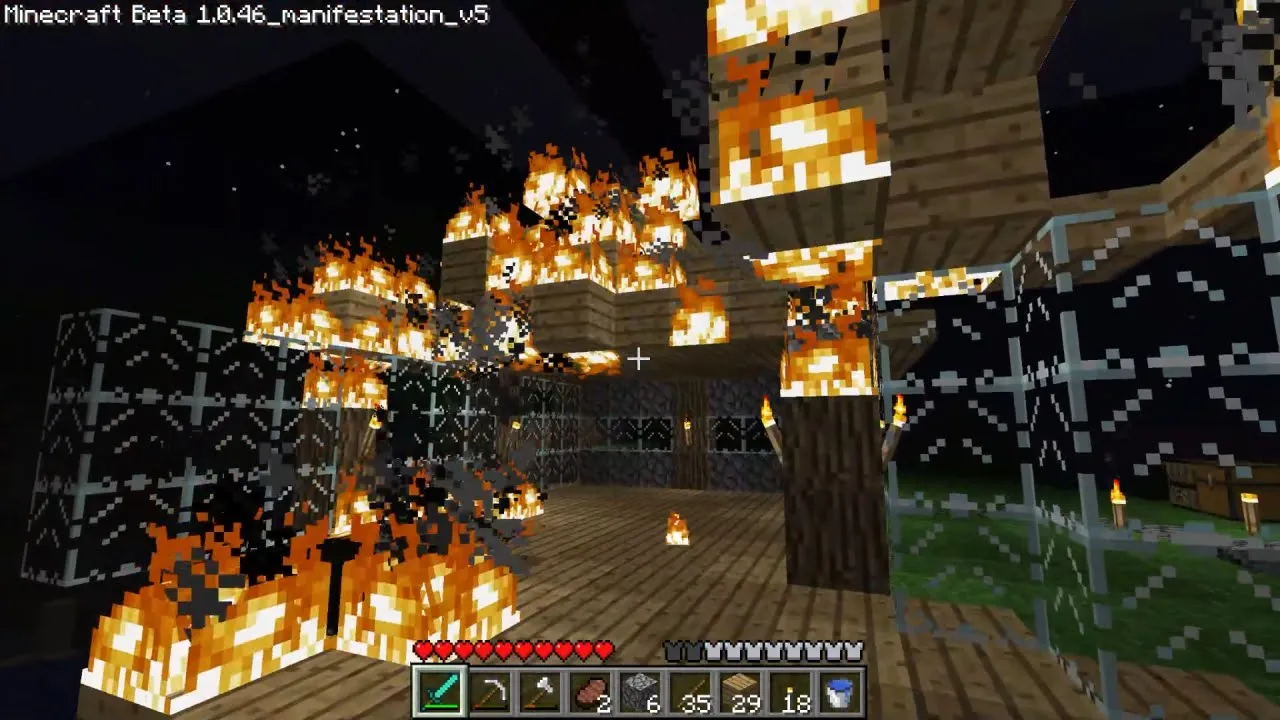The image size is (1280, 720).
Task: Select the pickaxe in the hotbar
Action: pos(490,692)
